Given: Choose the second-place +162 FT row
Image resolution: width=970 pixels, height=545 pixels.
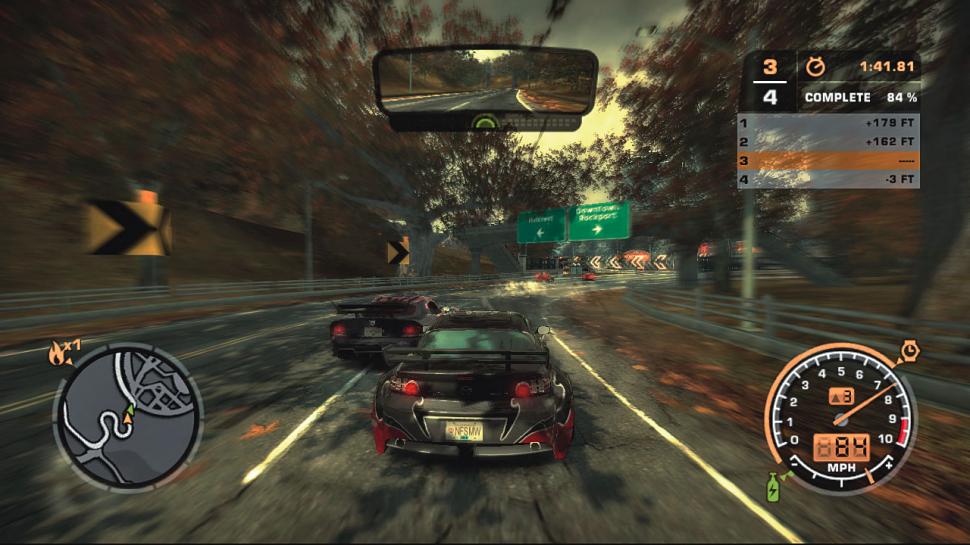Looking at the screenshot, I should click(828, 142).
